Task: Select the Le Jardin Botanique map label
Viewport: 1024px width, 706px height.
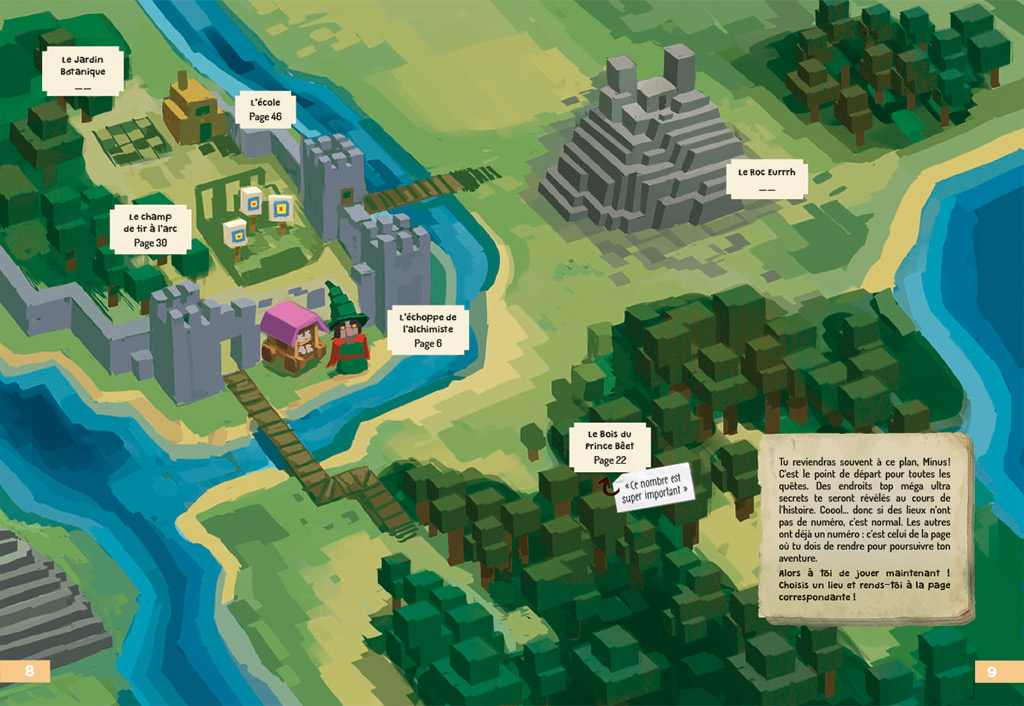Action: coord(83,70)
